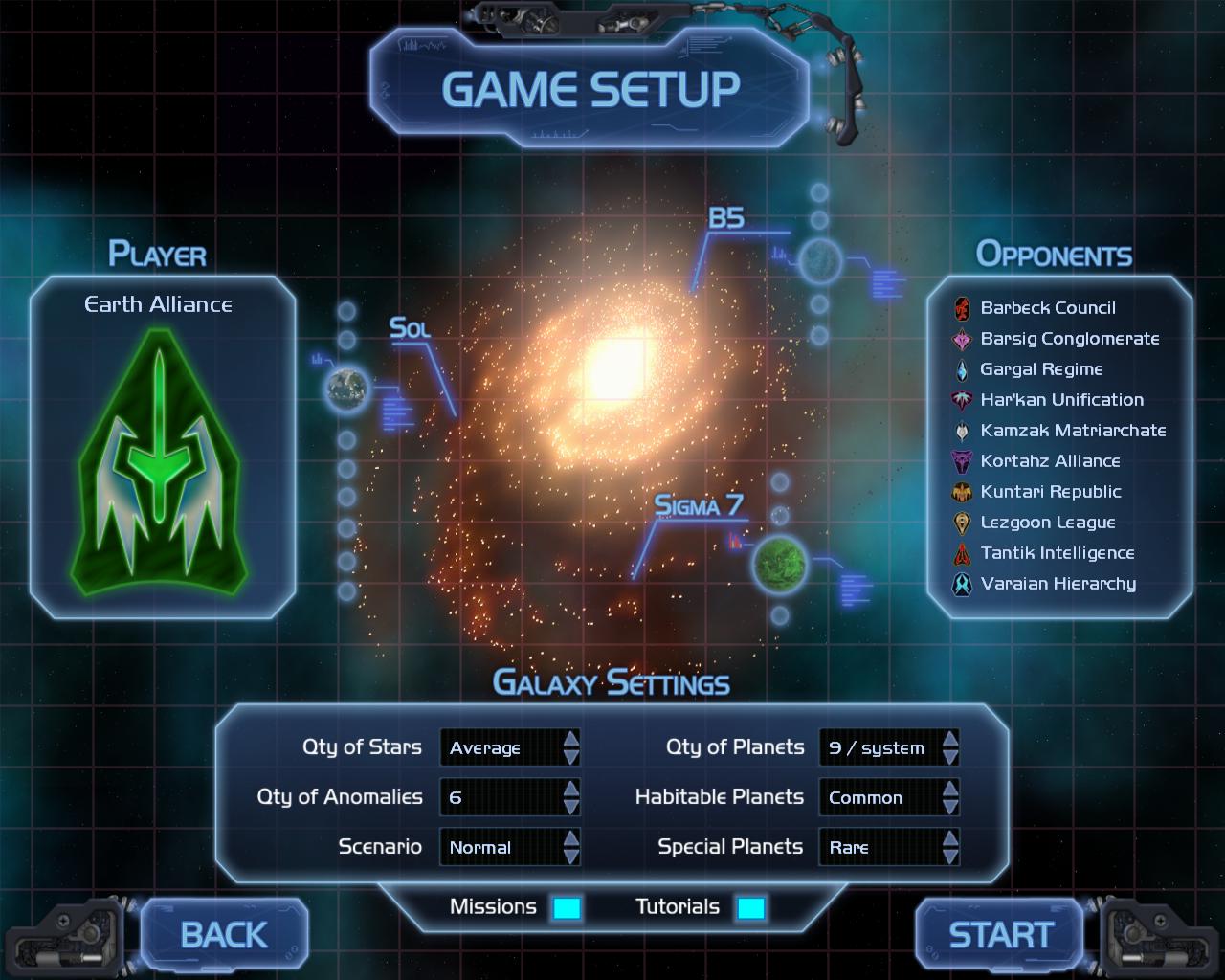The image size is (1225, 980).
Task: Increase the Qty of Stars setting
Action: click(x=571, y=738)
